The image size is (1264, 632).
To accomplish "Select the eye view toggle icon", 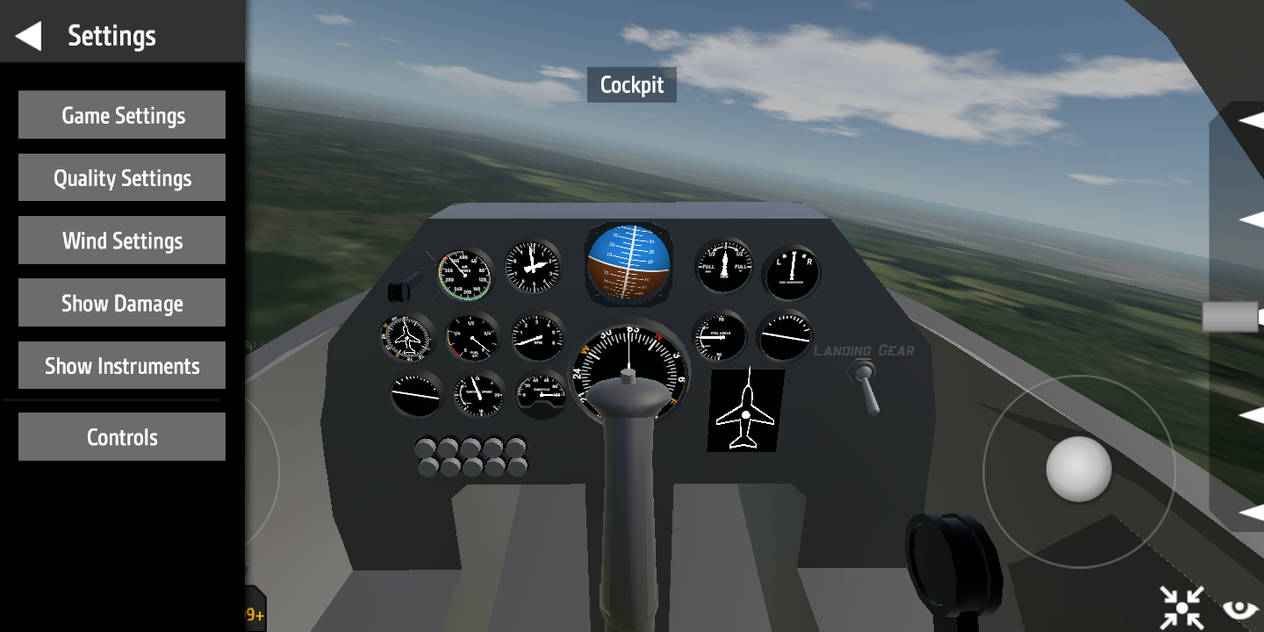I will (1241, 607).
